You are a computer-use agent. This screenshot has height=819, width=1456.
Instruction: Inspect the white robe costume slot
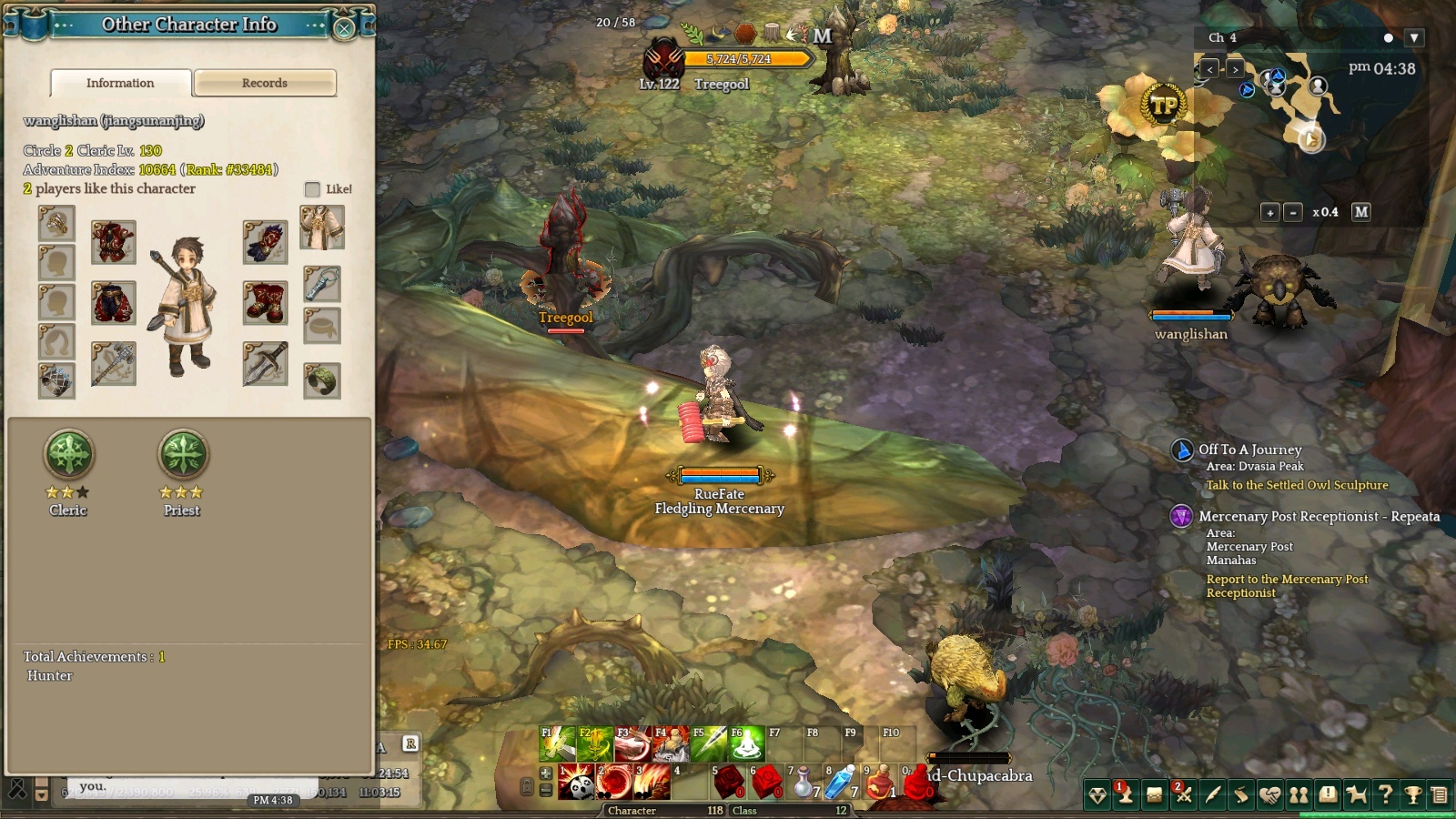[x=322, y=227]
